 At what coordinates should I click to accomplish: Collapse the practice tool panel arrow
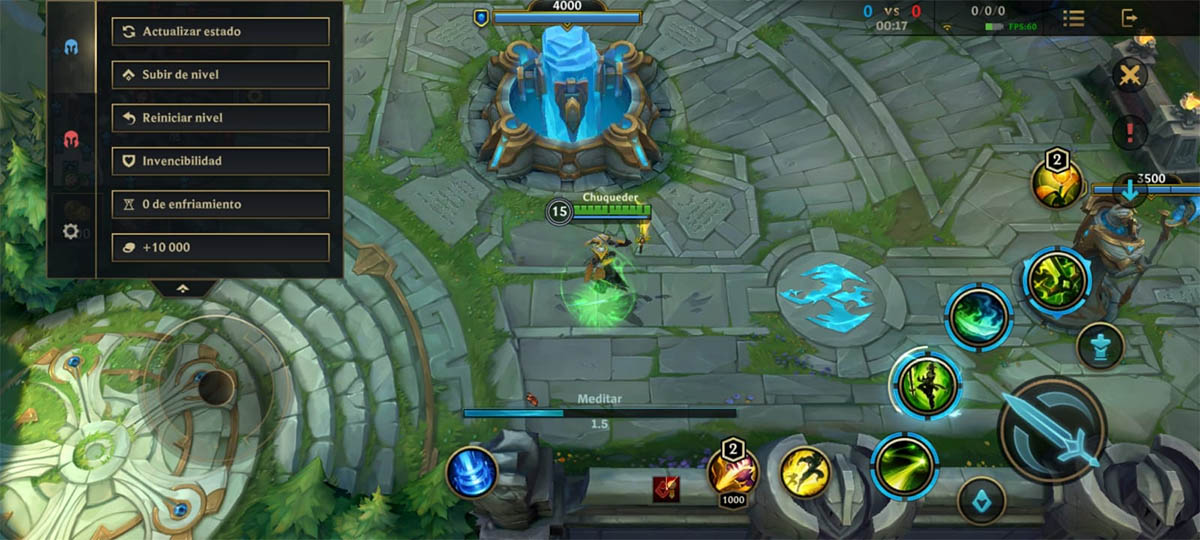point(182,288)
